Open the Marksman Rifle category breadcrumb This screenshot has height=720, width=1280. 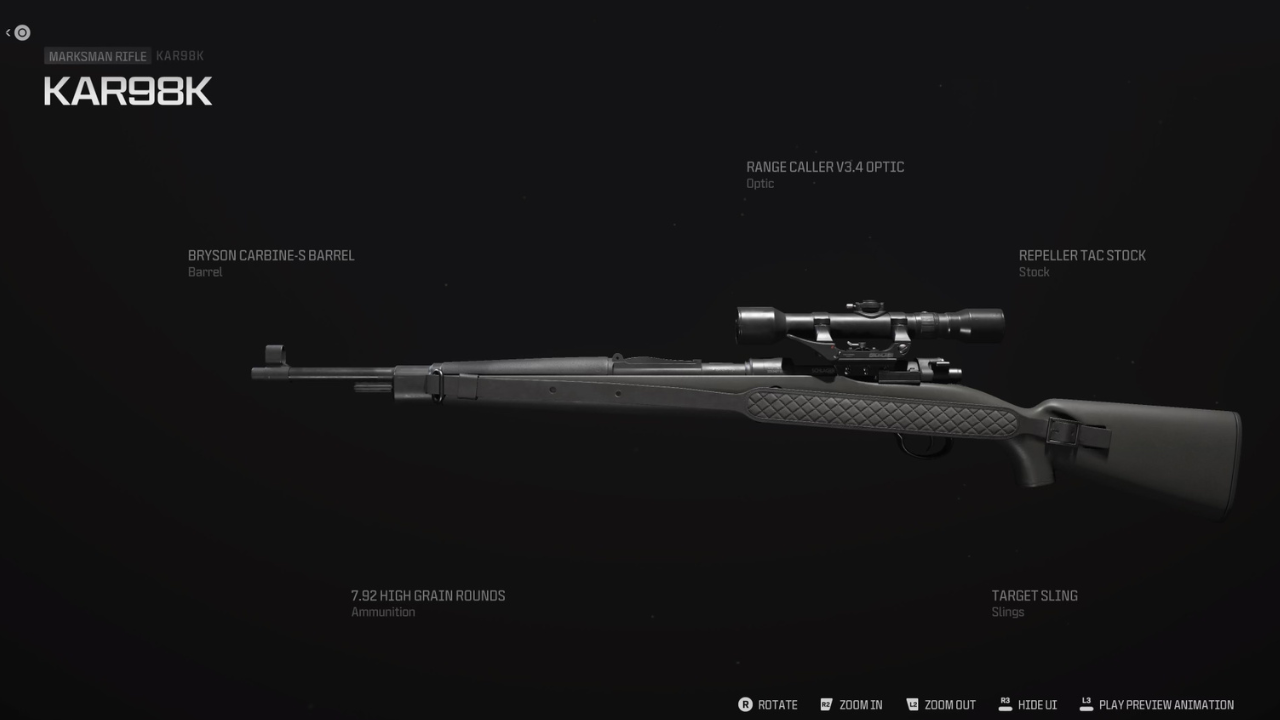[x=96, y=56]
